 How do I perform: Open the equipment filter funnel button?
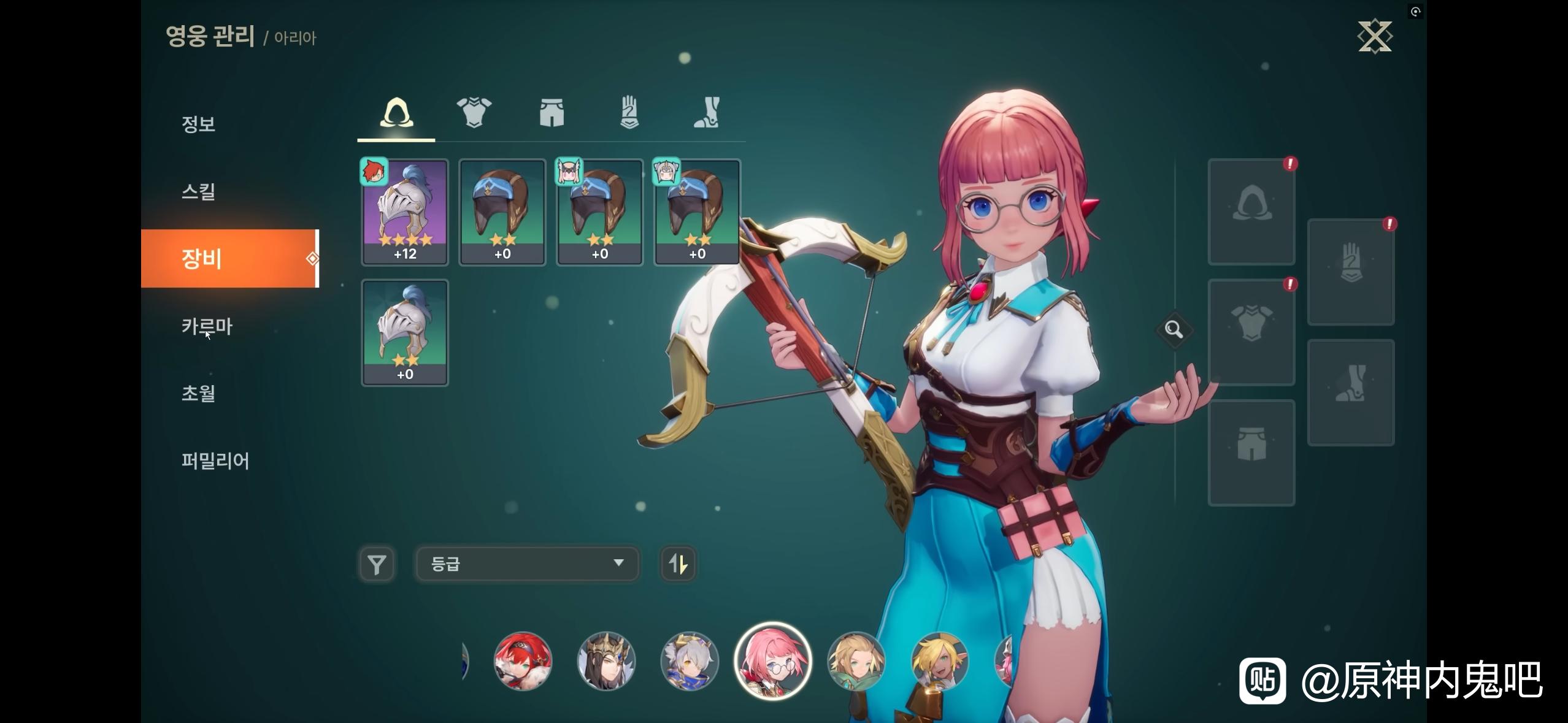click(x=377, y=564)
